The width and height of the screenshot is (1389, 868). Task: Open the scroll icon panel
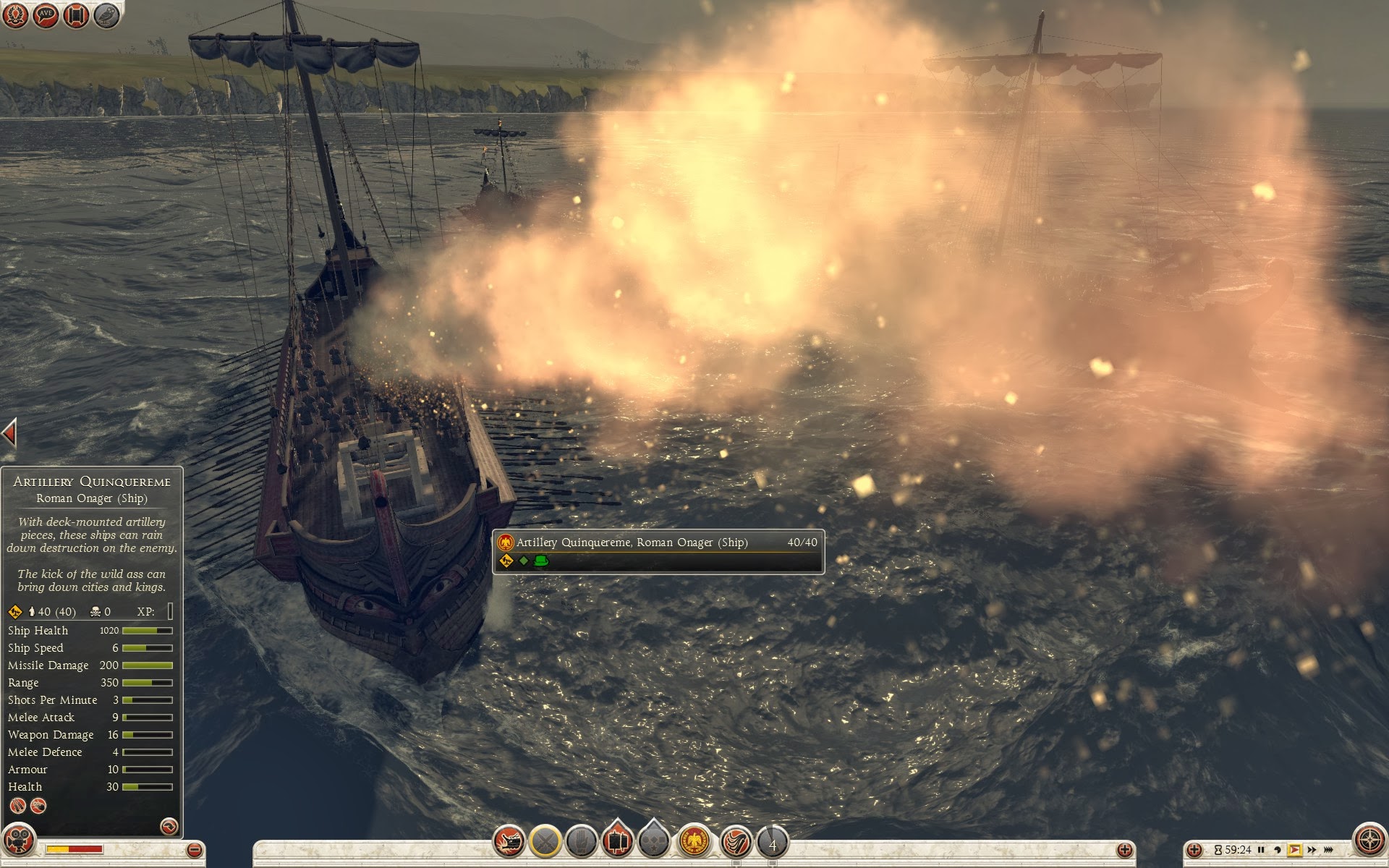pyautogui.click(x=76, y=15)
